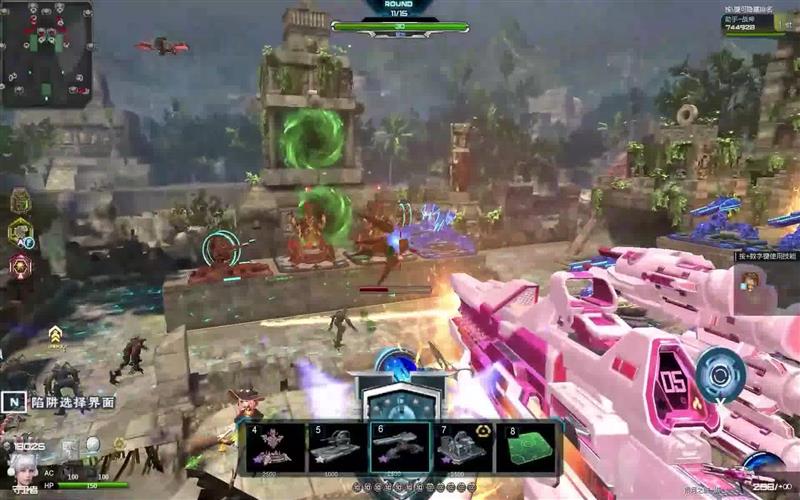Select trap slot 4 purple spike trap
The width and height of the screenshot is (800, 500).
pyautogui.click(x=277, y=447)
